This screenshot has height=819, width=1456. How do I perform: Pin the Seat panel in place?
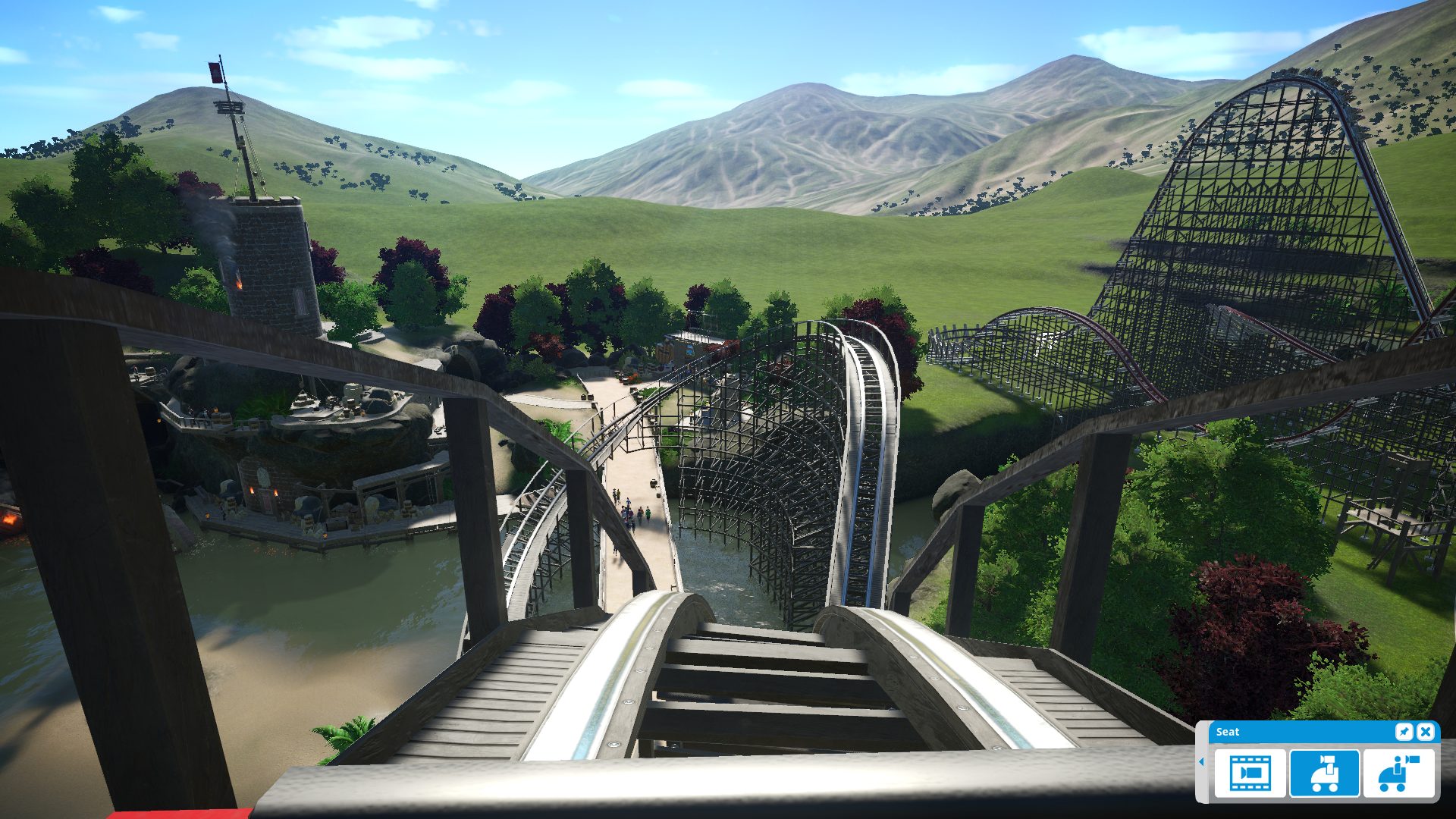1404,732
